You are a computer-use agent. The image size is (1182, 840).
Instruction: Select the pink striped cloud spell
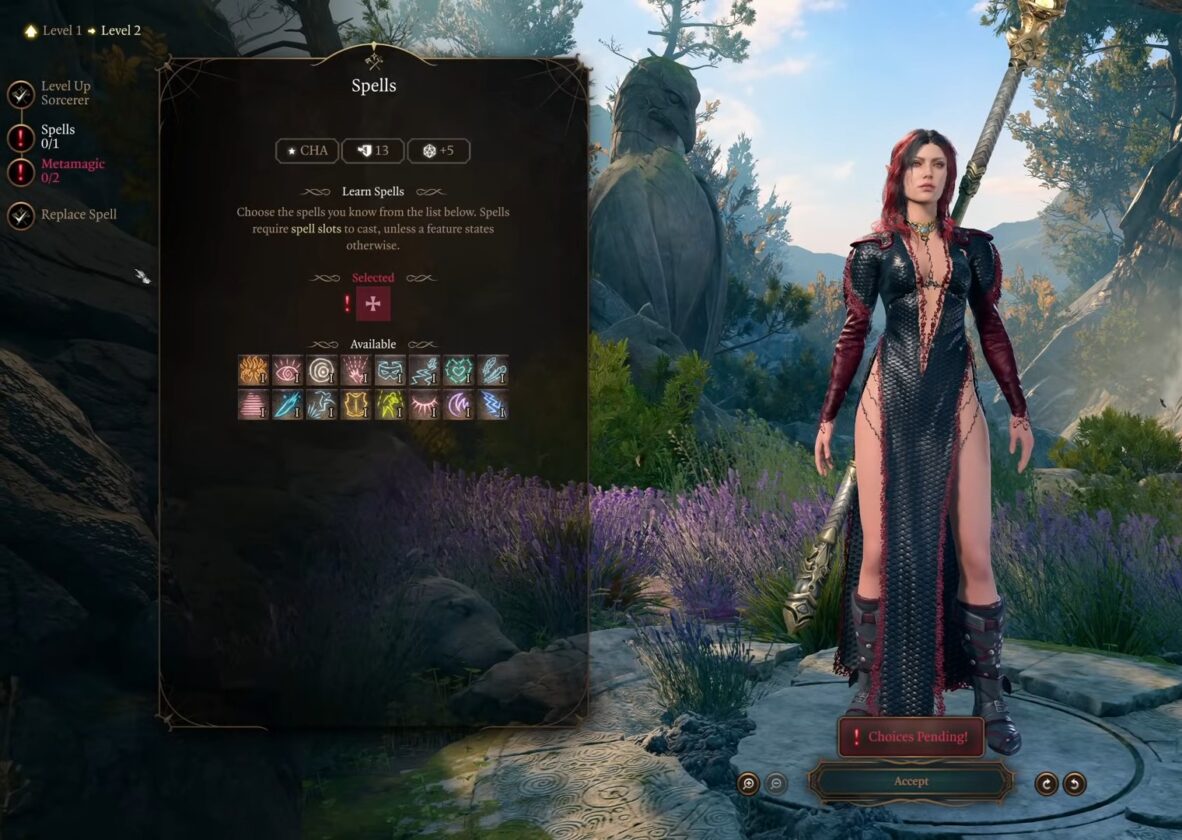pos(254,405)
